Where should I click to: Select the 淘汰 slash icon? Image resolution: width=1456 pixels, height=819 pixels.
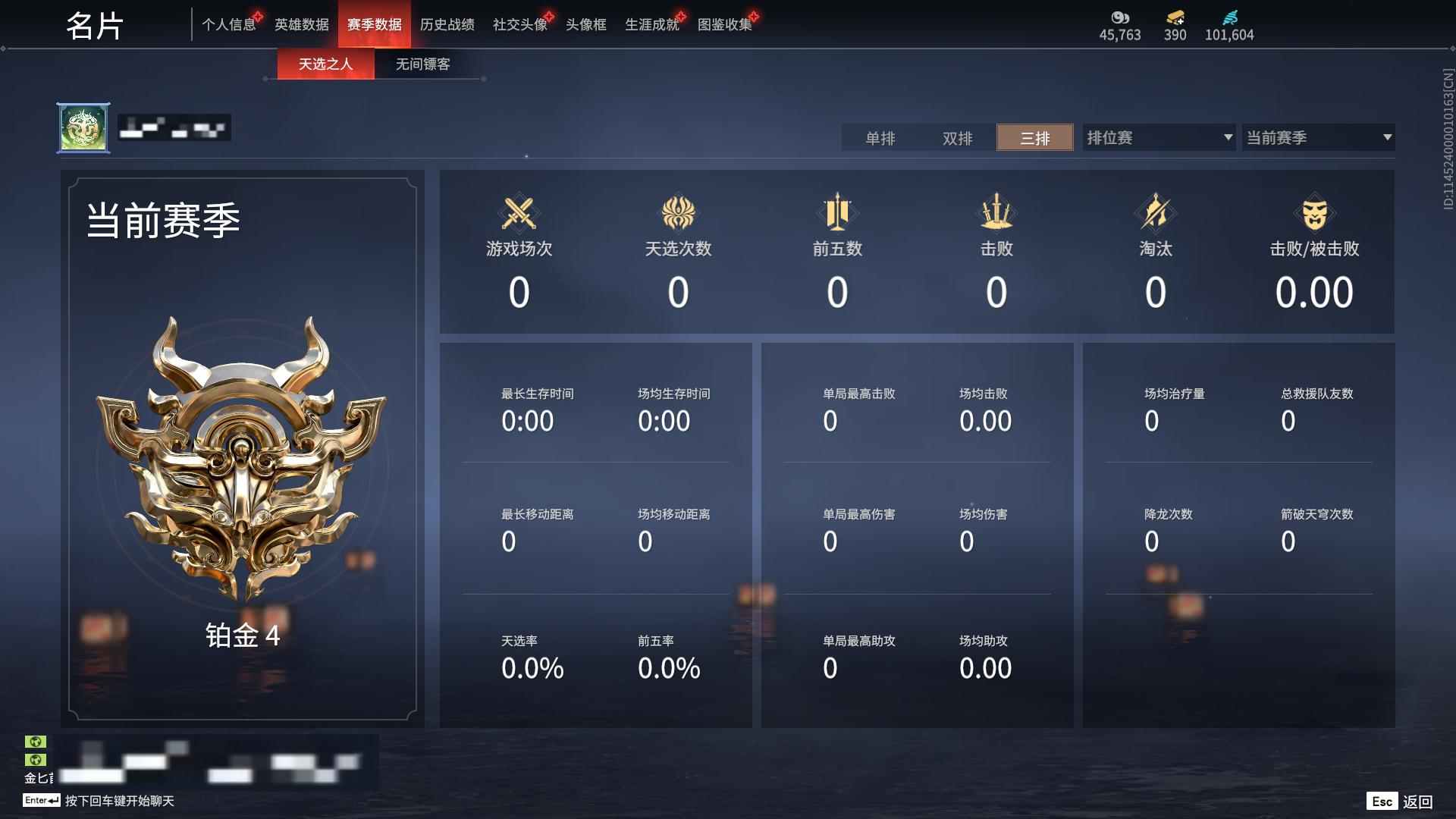(x=1156, y=214)
